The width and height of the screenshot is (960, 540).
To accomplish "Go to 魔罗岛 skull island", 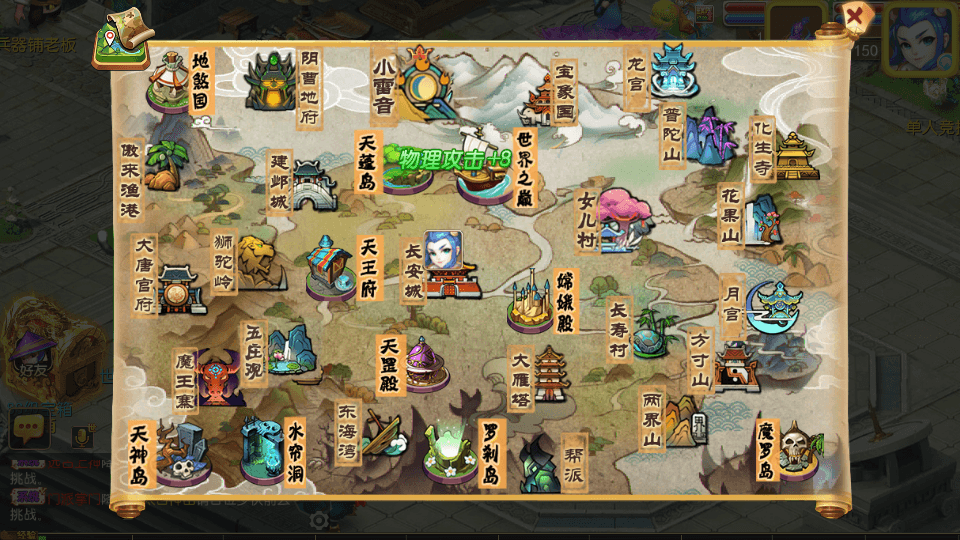I will click(798, 451).
